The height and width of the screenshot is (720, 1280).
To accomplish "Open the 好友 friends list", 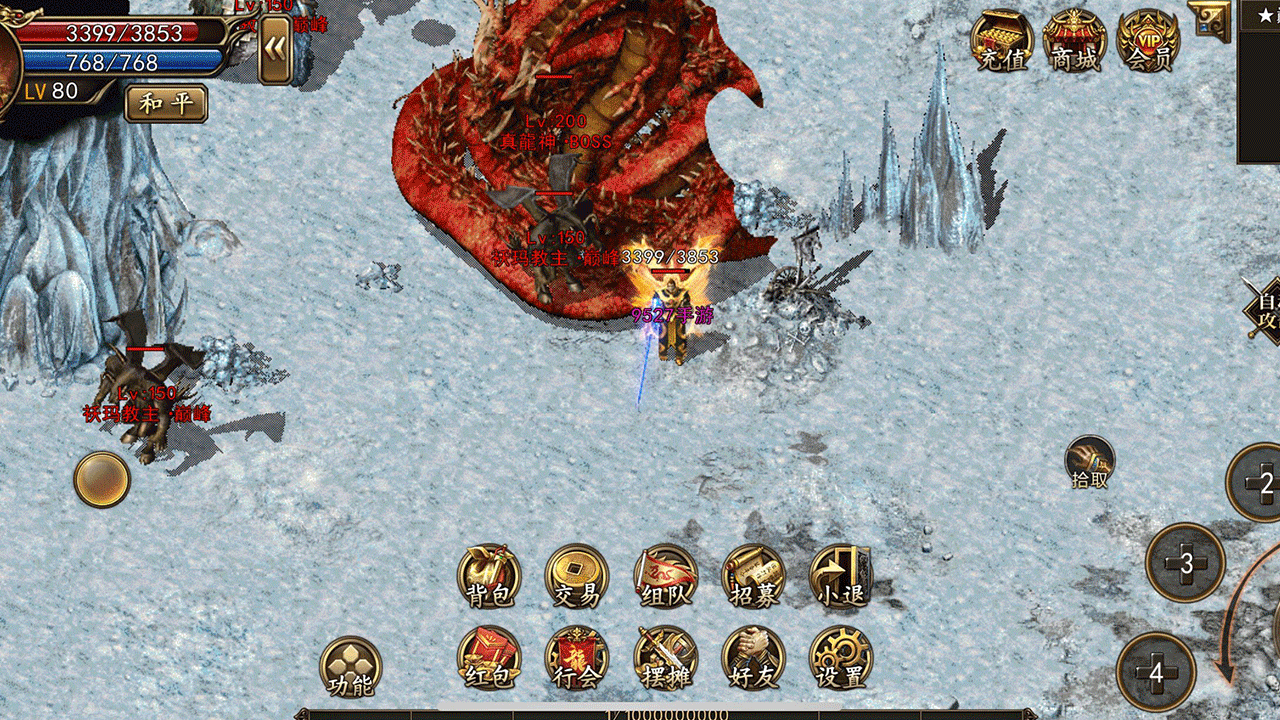I will click(x=753, y=659).
